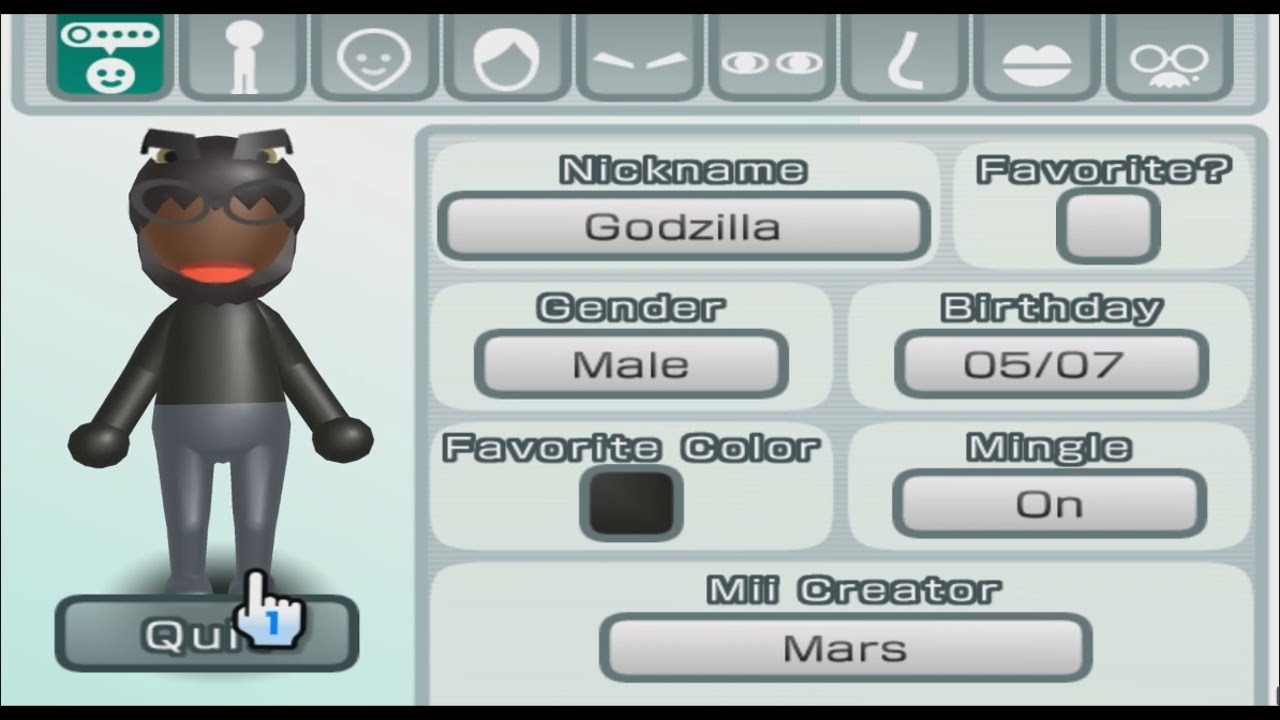Open the glasses and accessories icon
The image size is (1280, 720).
coord(1169,57)
